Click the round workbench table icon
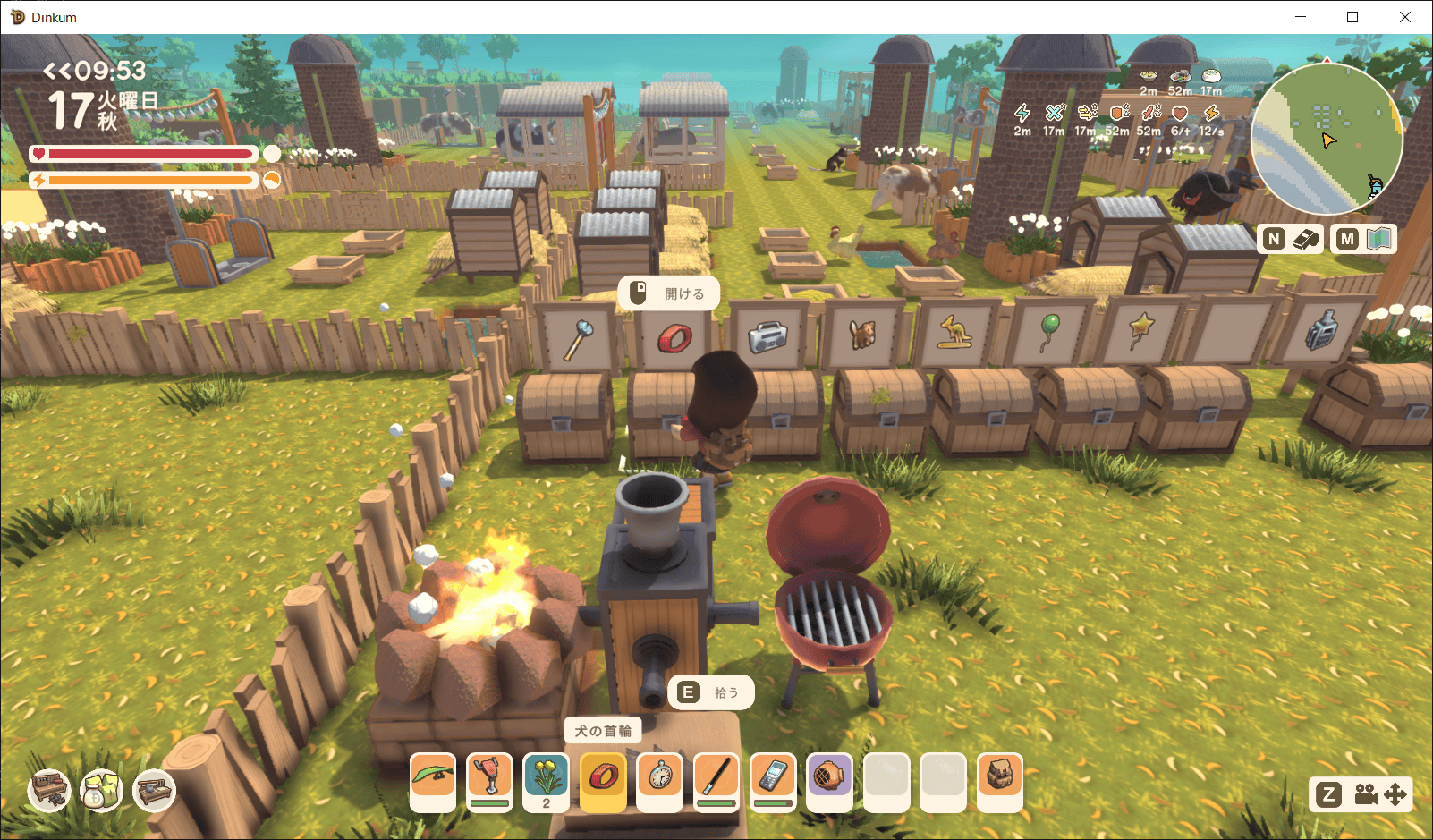This screenshot has height=840, width=1433. pos(154,790)
